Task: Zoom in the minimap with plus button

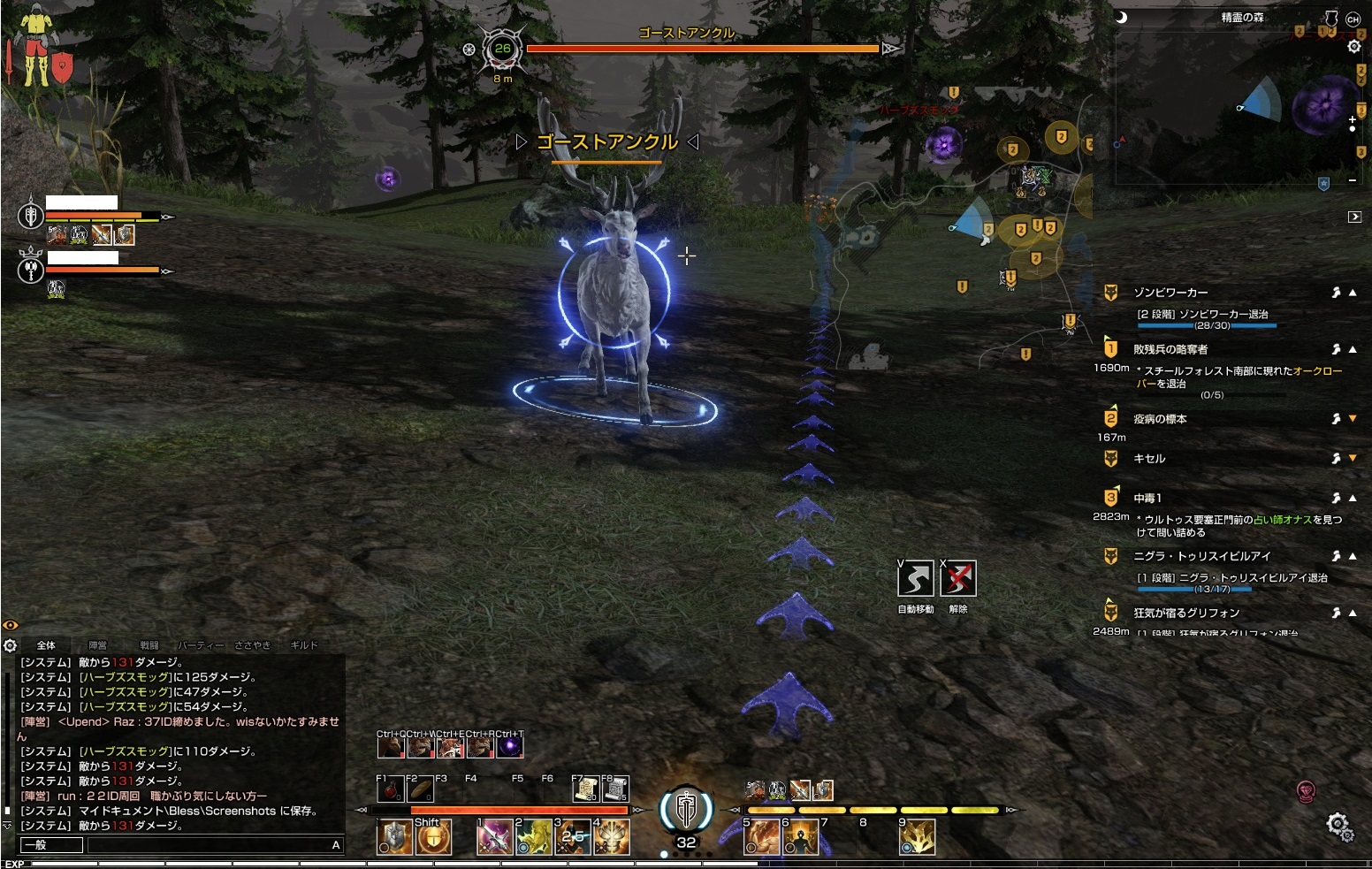Action: click(x=1353, y=119)
